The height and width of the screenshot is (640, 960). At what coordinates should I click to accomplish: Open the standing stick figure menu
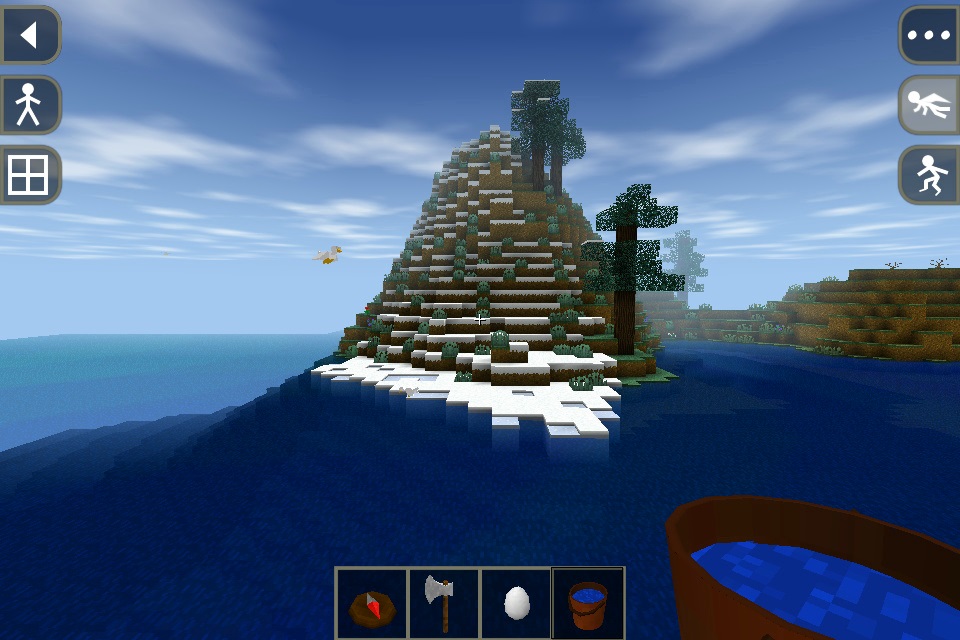pos(29,105)
